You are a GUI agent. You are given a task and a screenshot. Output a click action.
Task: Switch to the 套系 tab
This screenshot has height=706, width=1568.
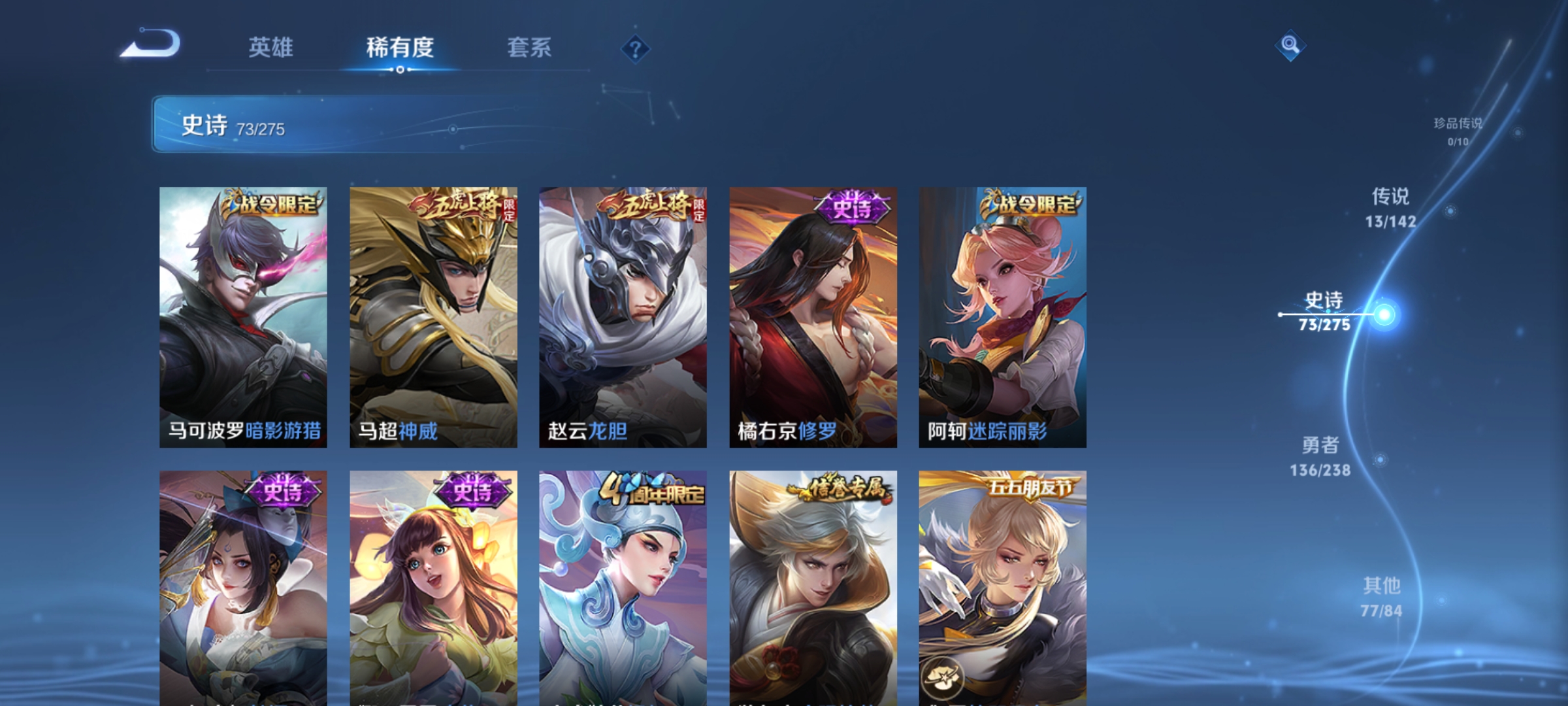pos(530,47)
